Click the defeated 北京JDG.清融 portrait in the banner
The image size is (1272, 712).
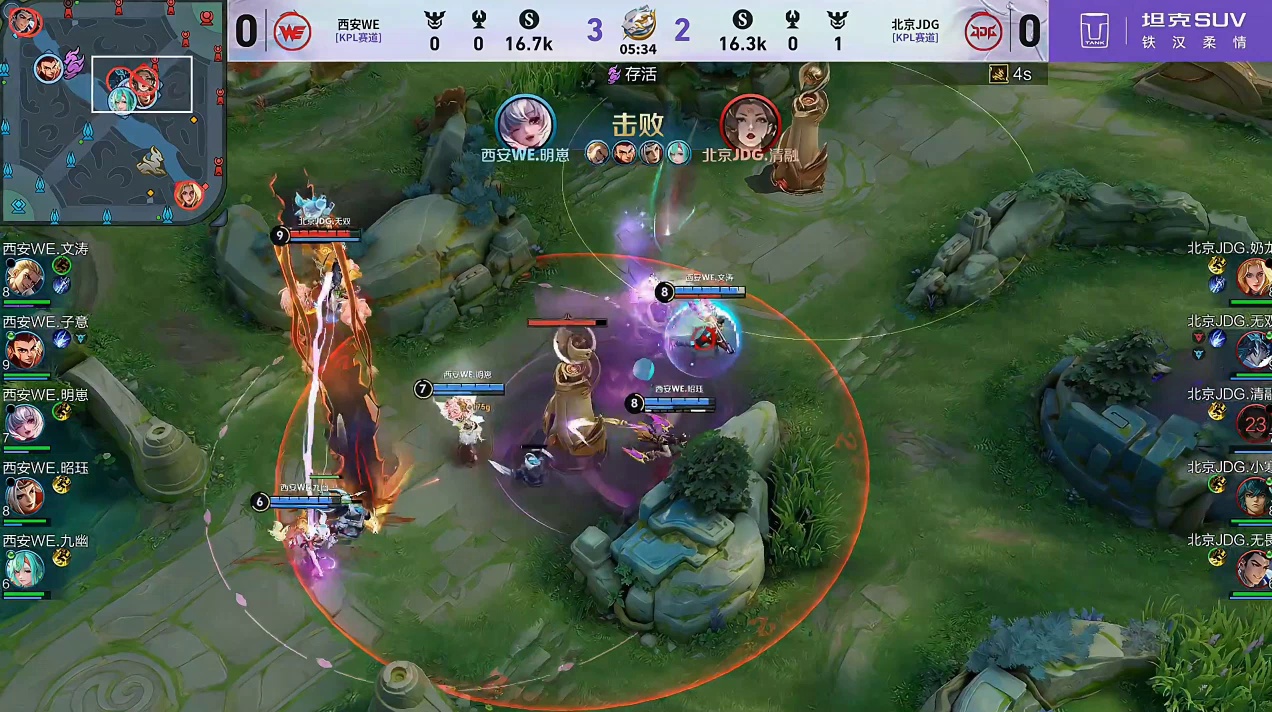(x=750, y=123)
